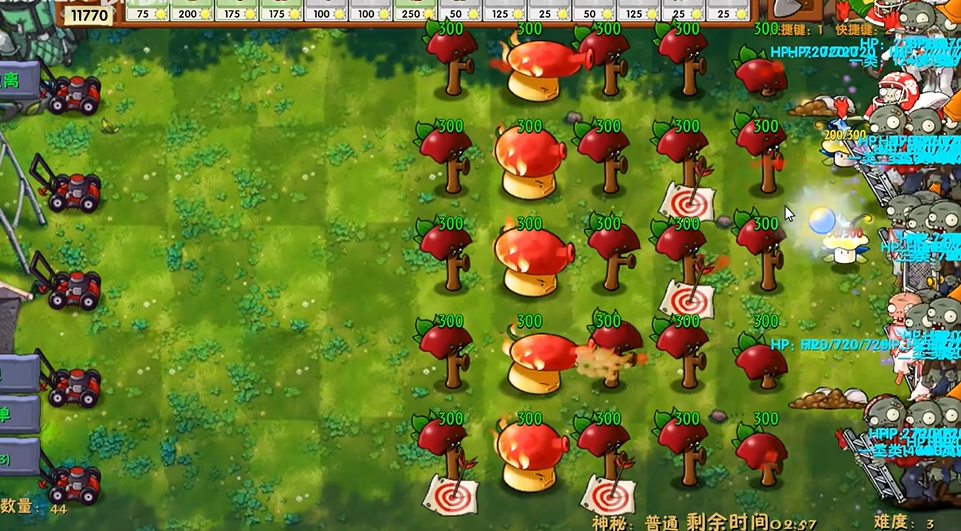Viewport: 961px width, 531px height.
Task: Choose the seed packet priced 250 sun
Action: pyautogui.click(x=412, y=11)
